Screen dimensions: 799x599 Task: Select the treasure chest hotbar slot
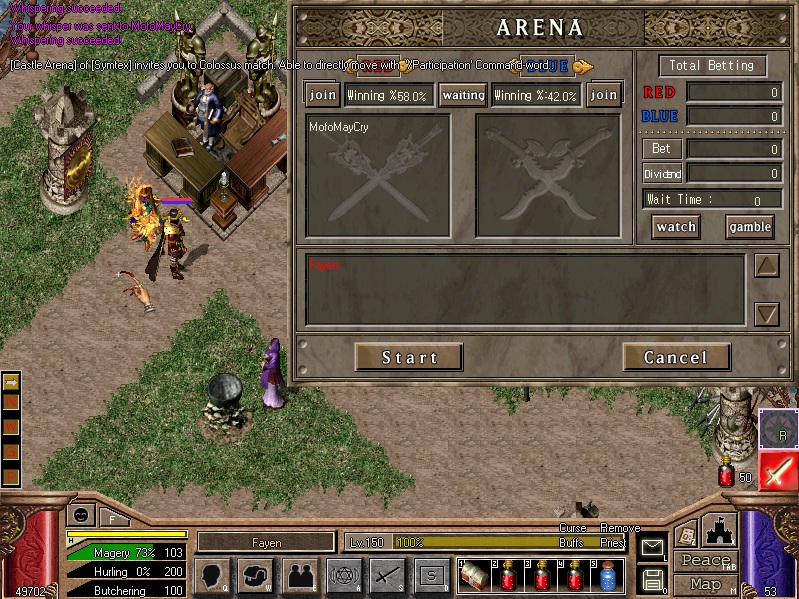[x=474, y=577]
